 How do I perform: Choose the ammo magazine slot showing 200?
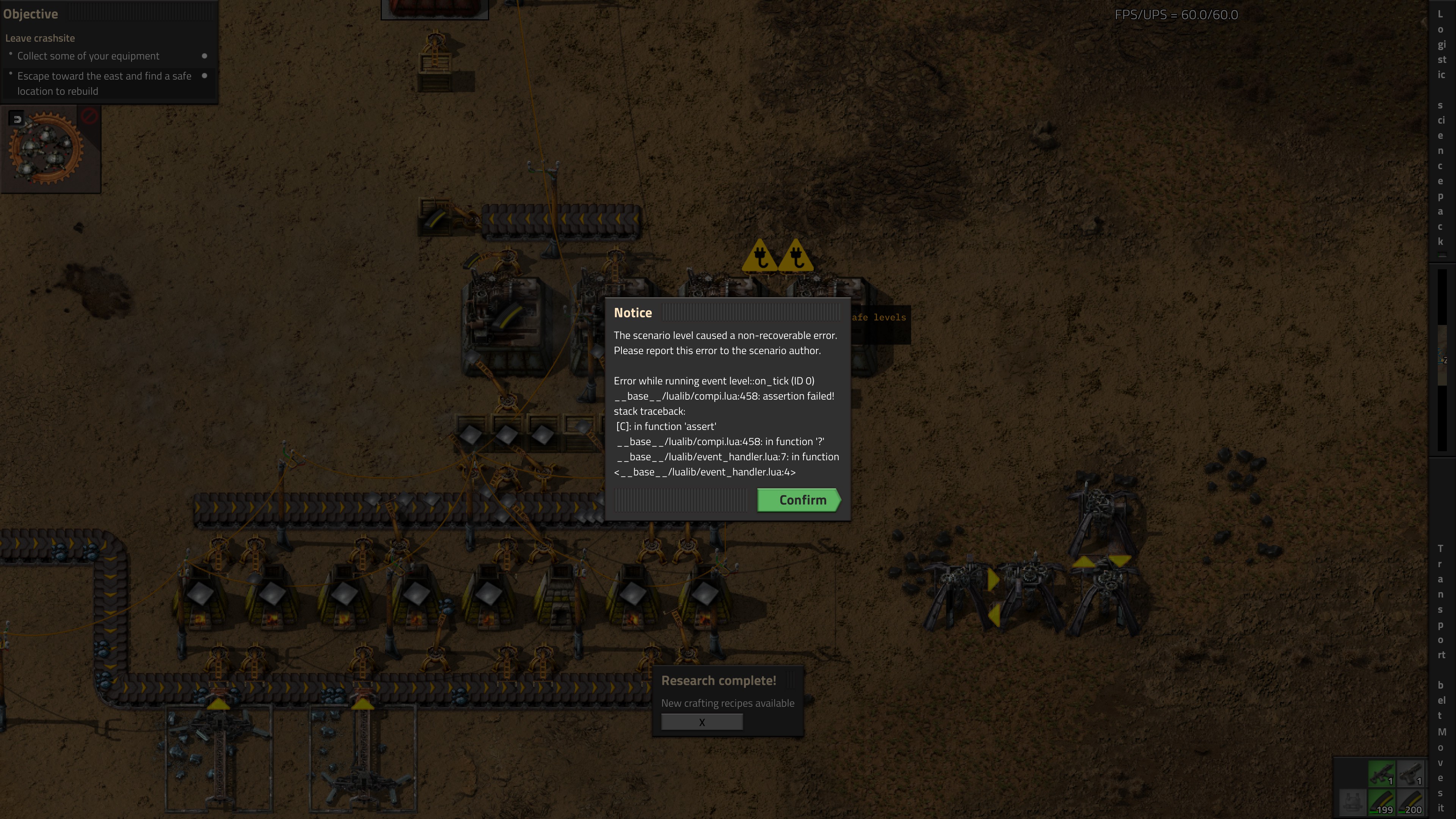(1410, 803)
